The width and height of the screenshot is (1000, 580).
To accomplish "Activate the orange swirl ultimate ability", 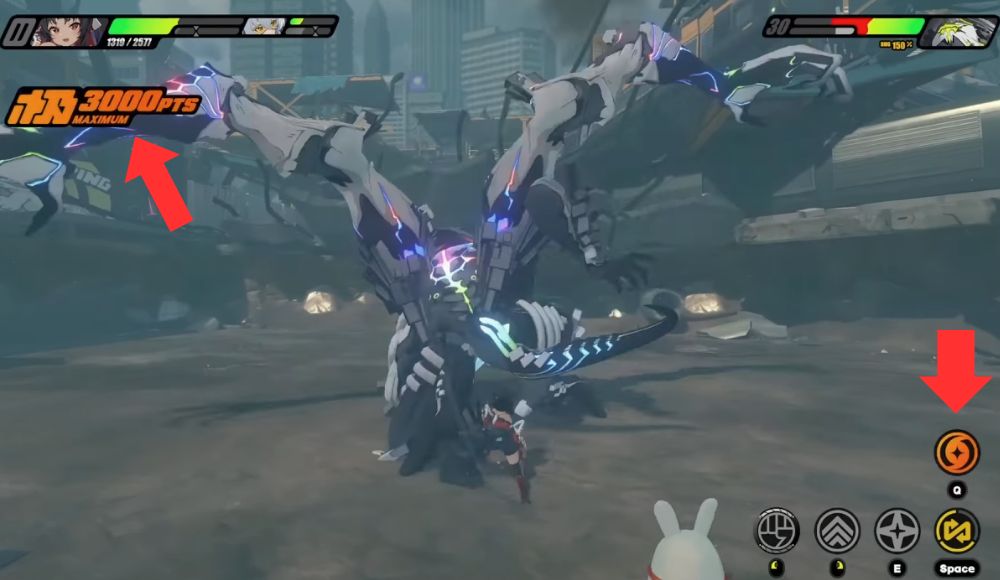I will coord(957,453).
